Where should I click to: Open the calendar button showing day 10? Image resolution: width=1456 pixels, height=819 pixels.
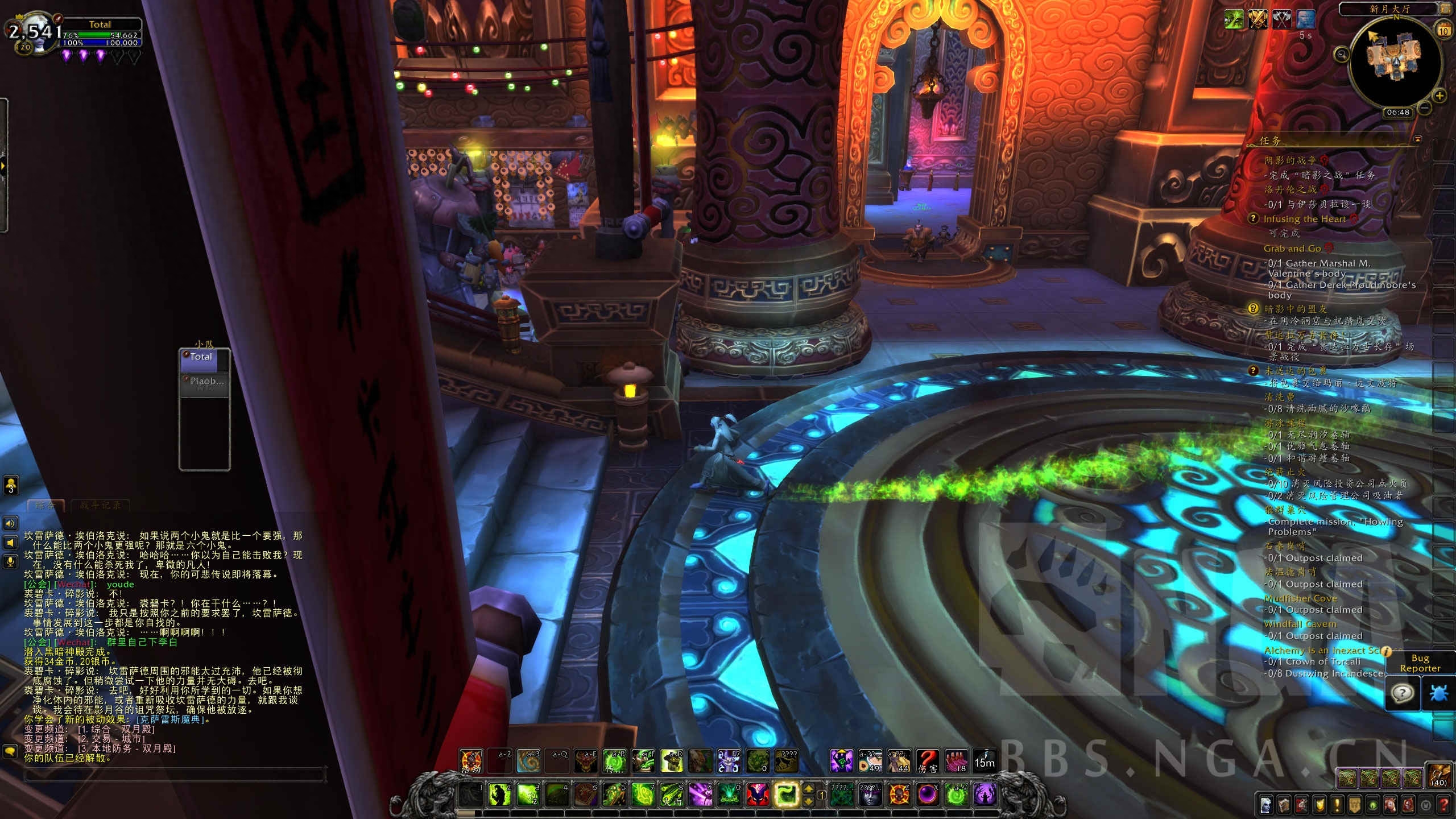tap(1443, 31)
